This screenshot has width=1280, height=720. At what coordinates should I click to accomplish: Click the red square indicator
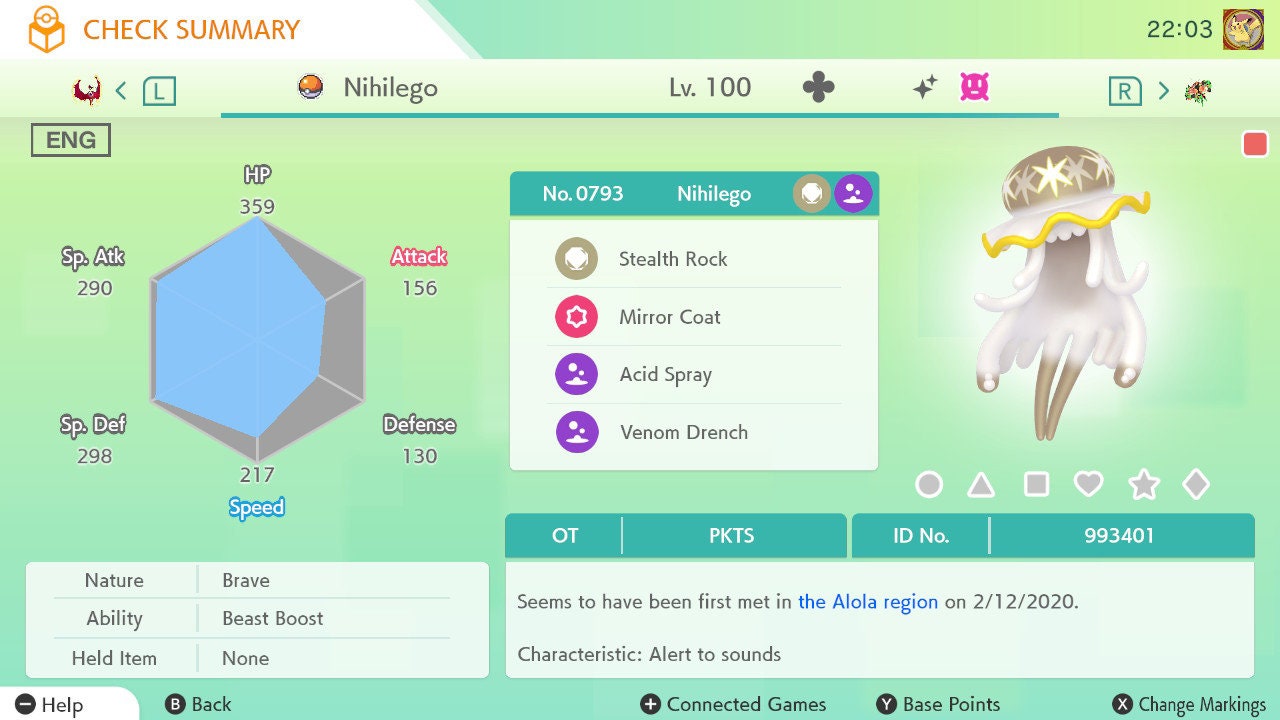click(x=1255, y=144)
